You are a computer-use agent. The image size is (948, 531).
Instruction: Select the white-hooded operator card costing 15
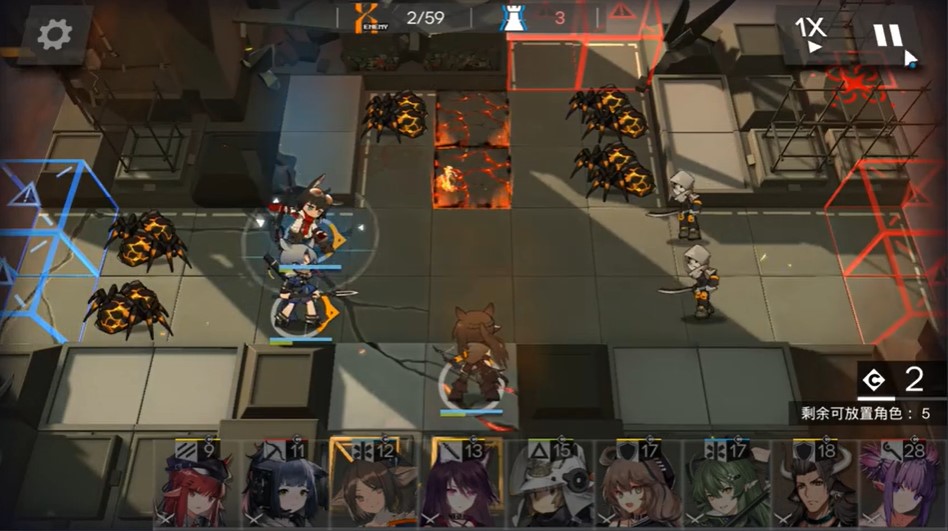coord(550,487)
